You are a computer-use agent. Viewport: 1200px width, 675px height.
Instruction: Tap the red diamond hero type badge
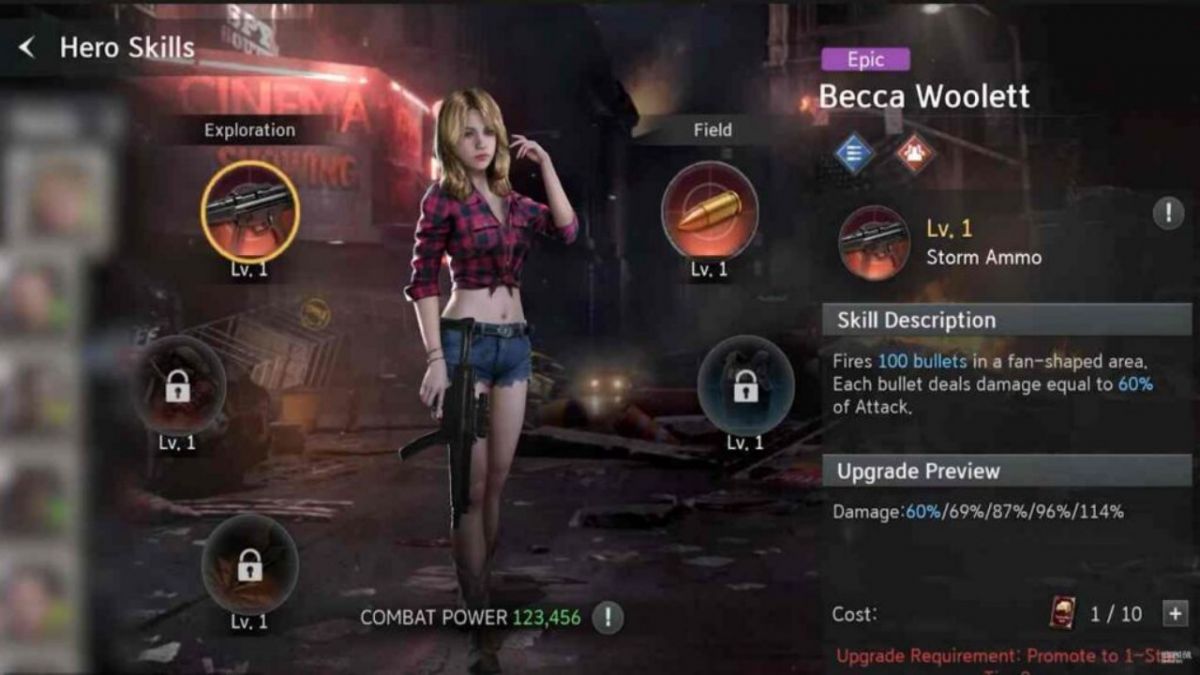(x=914, y=153)
